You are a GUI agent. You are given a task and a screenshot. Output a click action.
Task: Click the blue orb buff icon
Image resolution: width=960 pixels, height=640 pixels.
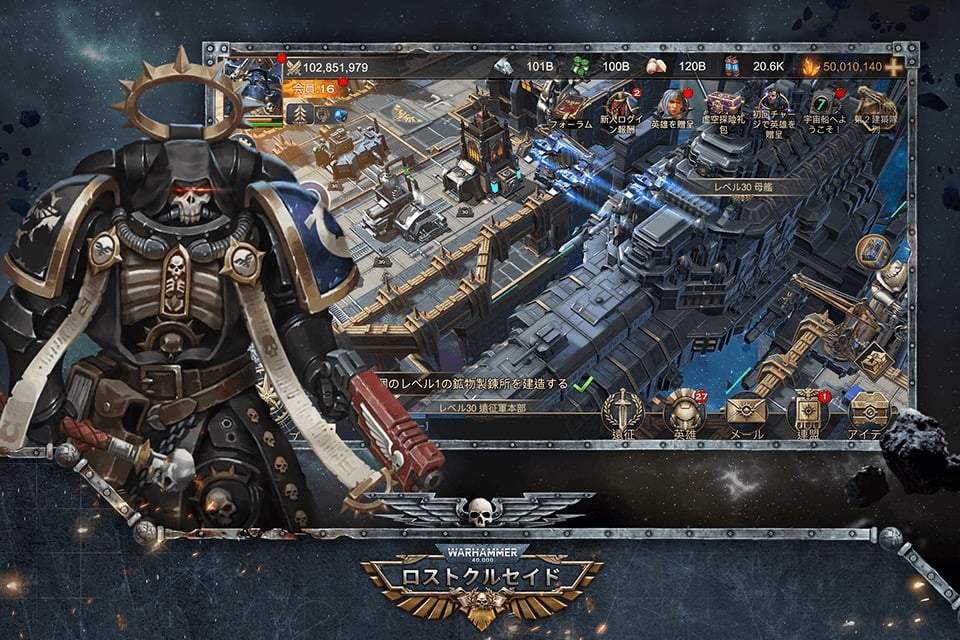pos(337,115)
